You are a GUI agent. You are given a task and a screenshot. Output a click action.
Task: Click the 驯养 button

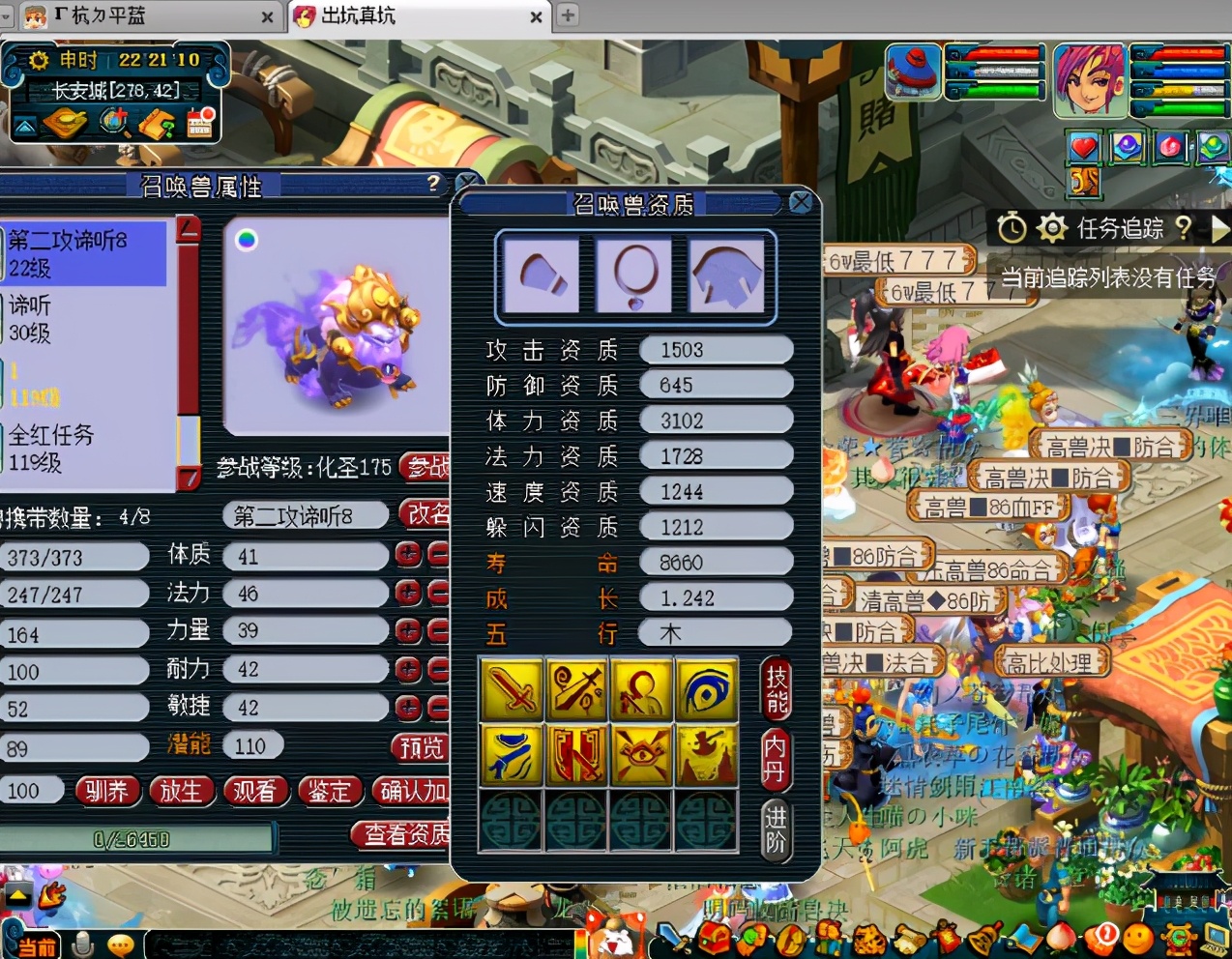(105, 791)
